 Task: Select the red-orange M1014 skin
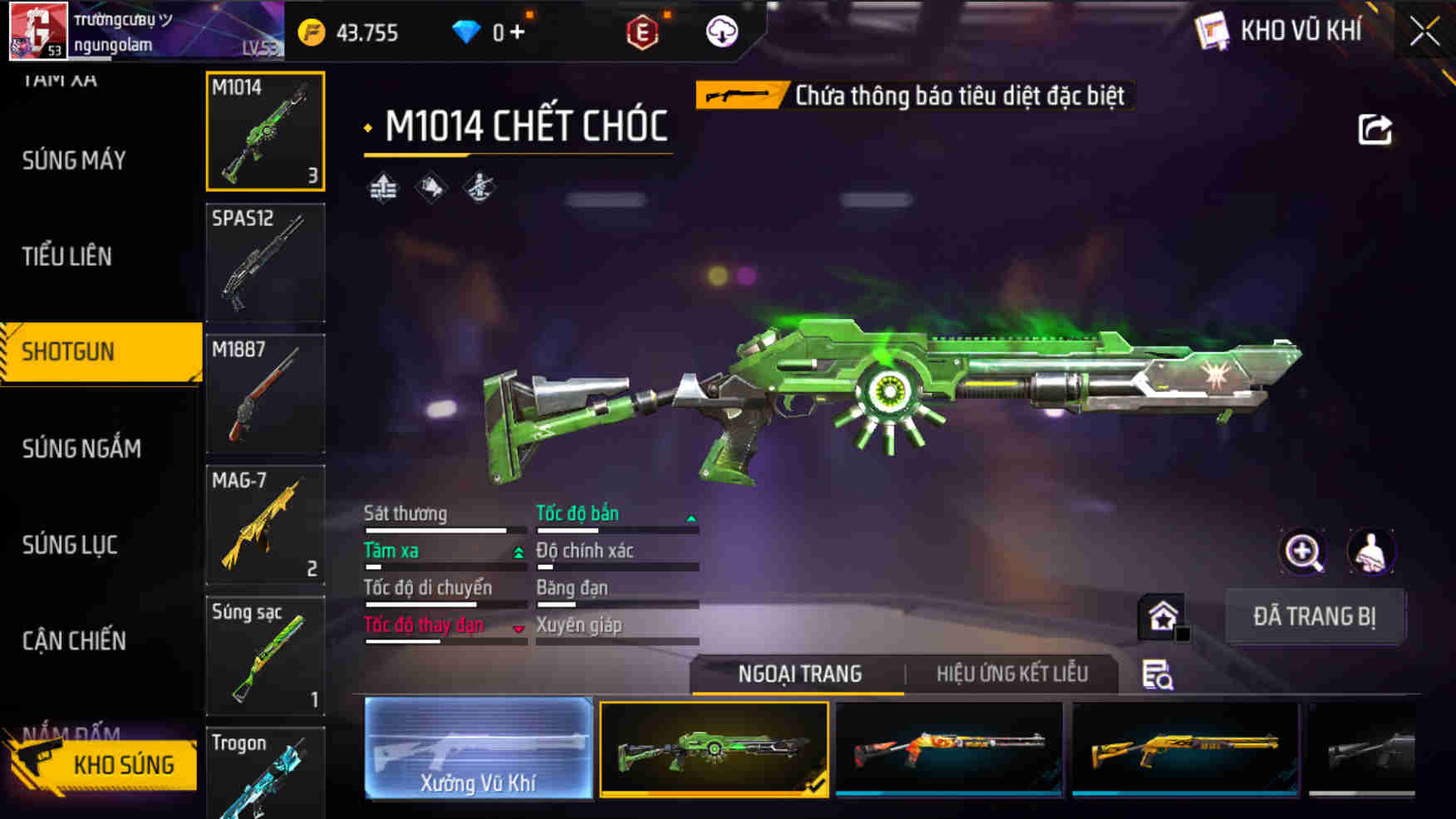(948, 748)
